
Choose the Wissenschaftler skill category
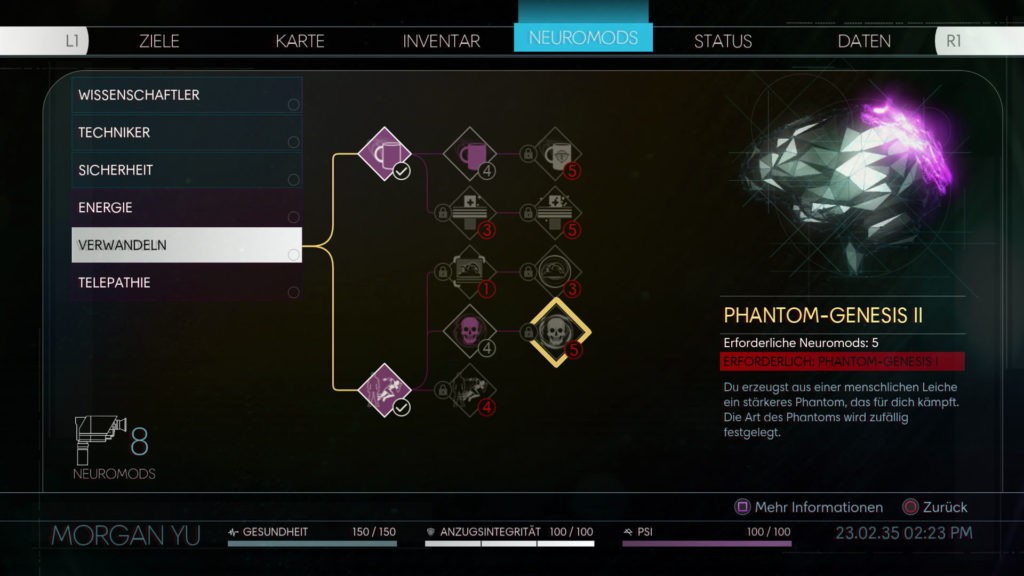pos(187,95)
